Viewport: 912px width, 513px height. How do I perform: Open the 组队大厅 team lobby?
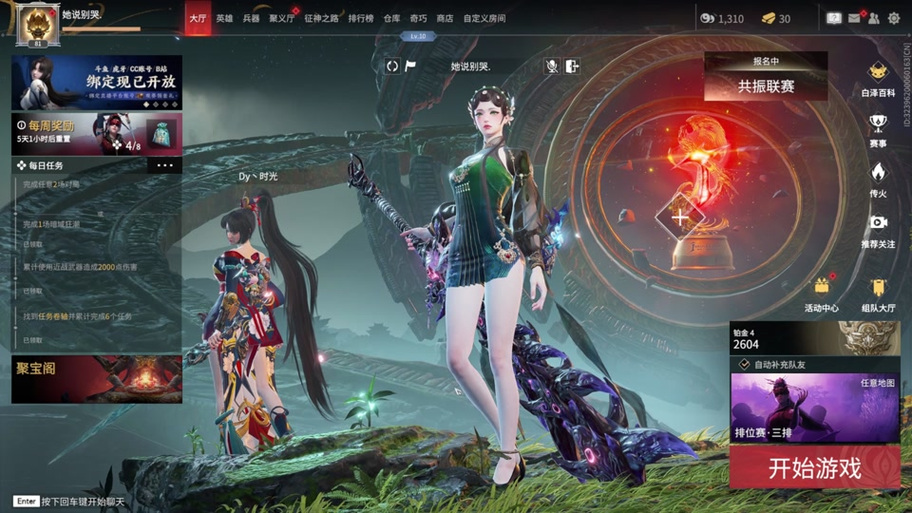tap(878, 295)
